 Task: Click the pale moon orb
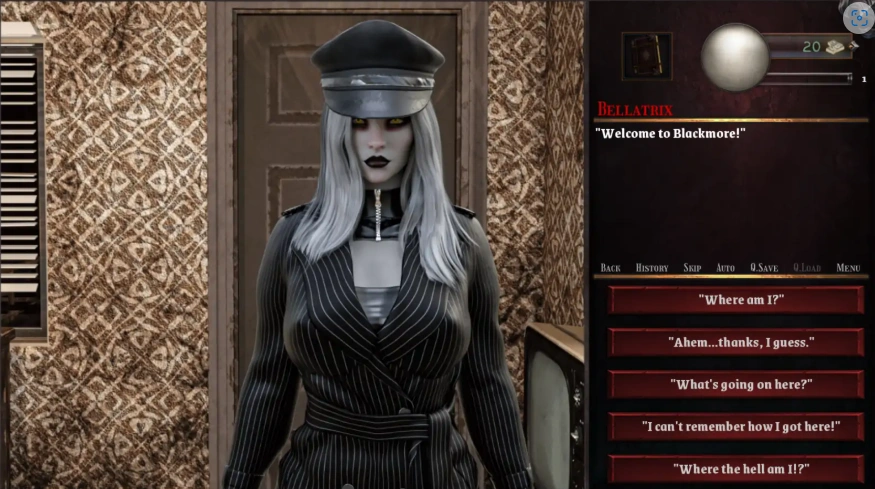[x=735, y=57]
